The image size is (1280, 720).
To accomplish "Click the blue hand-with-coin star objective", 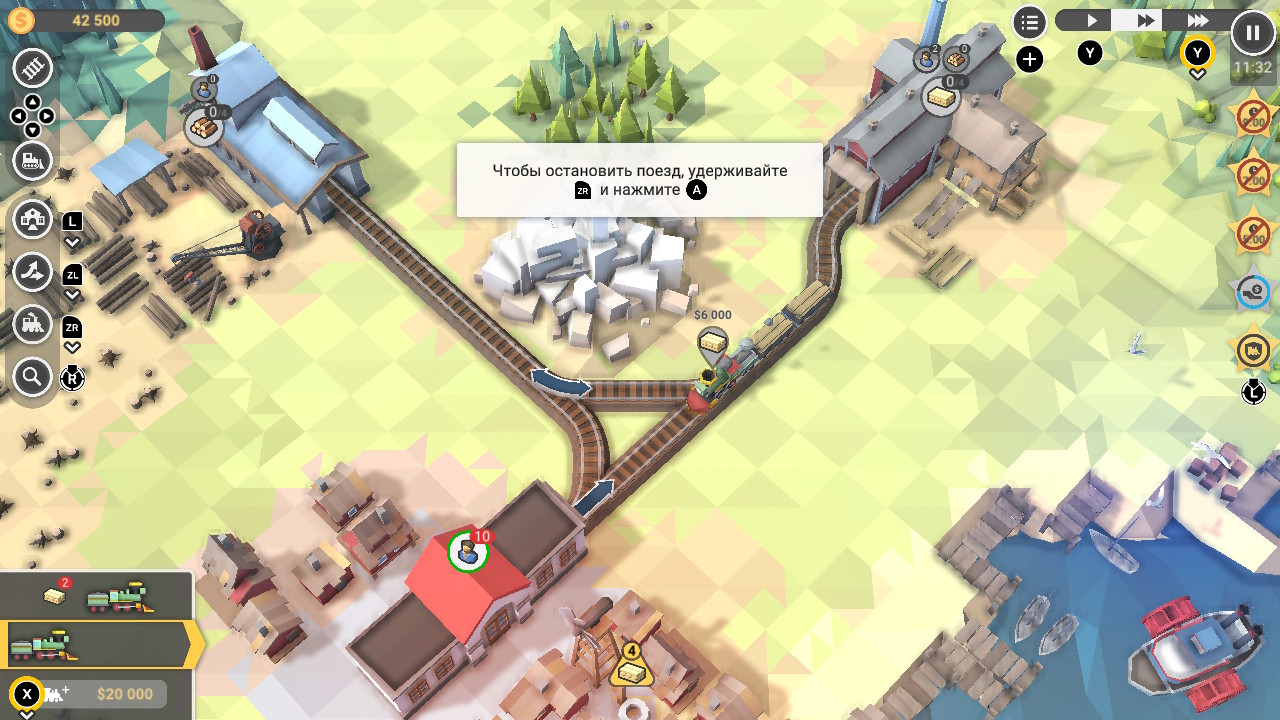I will (1252, 293).
